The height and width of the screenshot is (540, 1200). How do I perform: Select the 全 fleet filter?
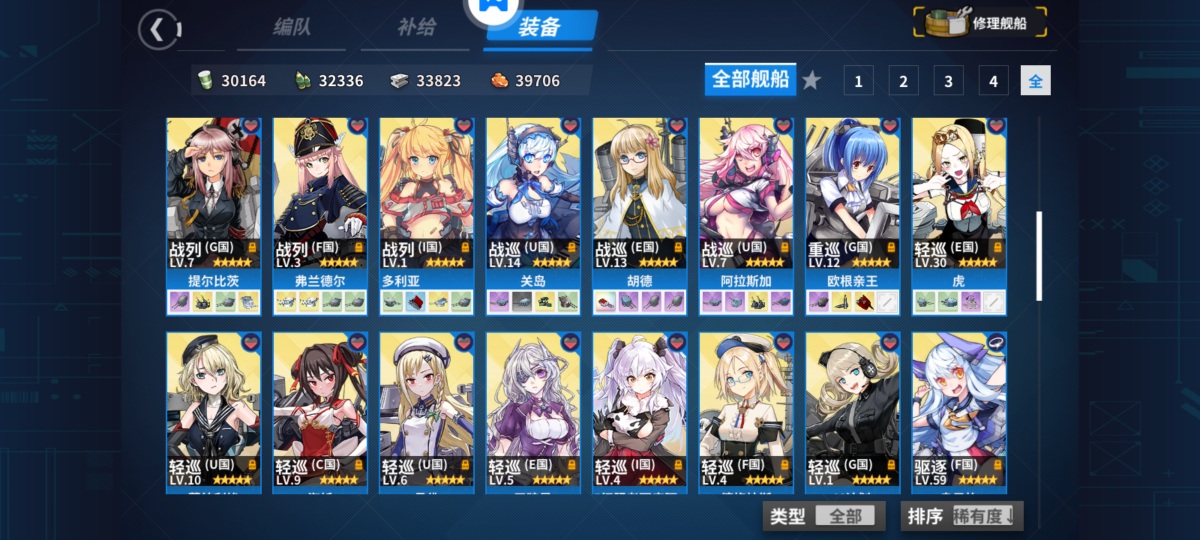pos(1035,81)
